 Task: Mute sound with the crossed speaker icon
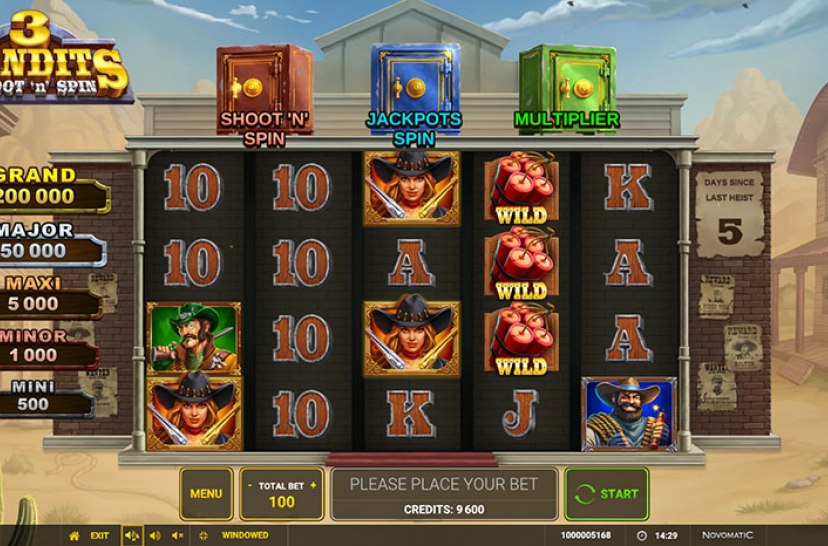tap(178, 536)
